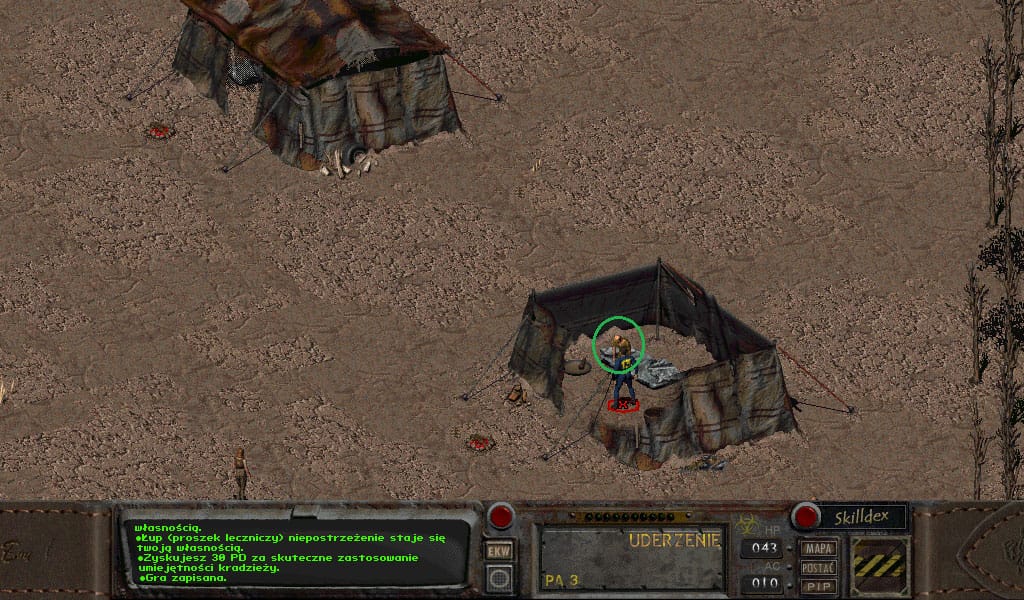1024x600 pixels.
Task: Open the PIP-Boy with the PIP button
Action: [x=819, y=585]
